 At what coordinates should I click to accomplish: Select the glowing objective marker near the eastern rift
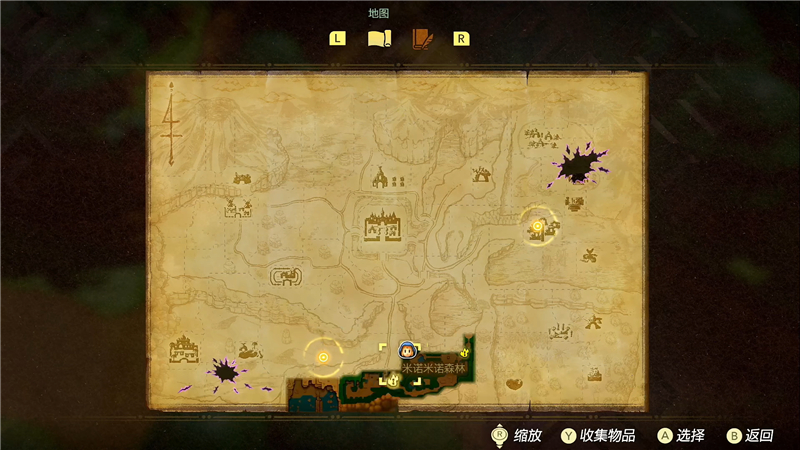point(538,227)
